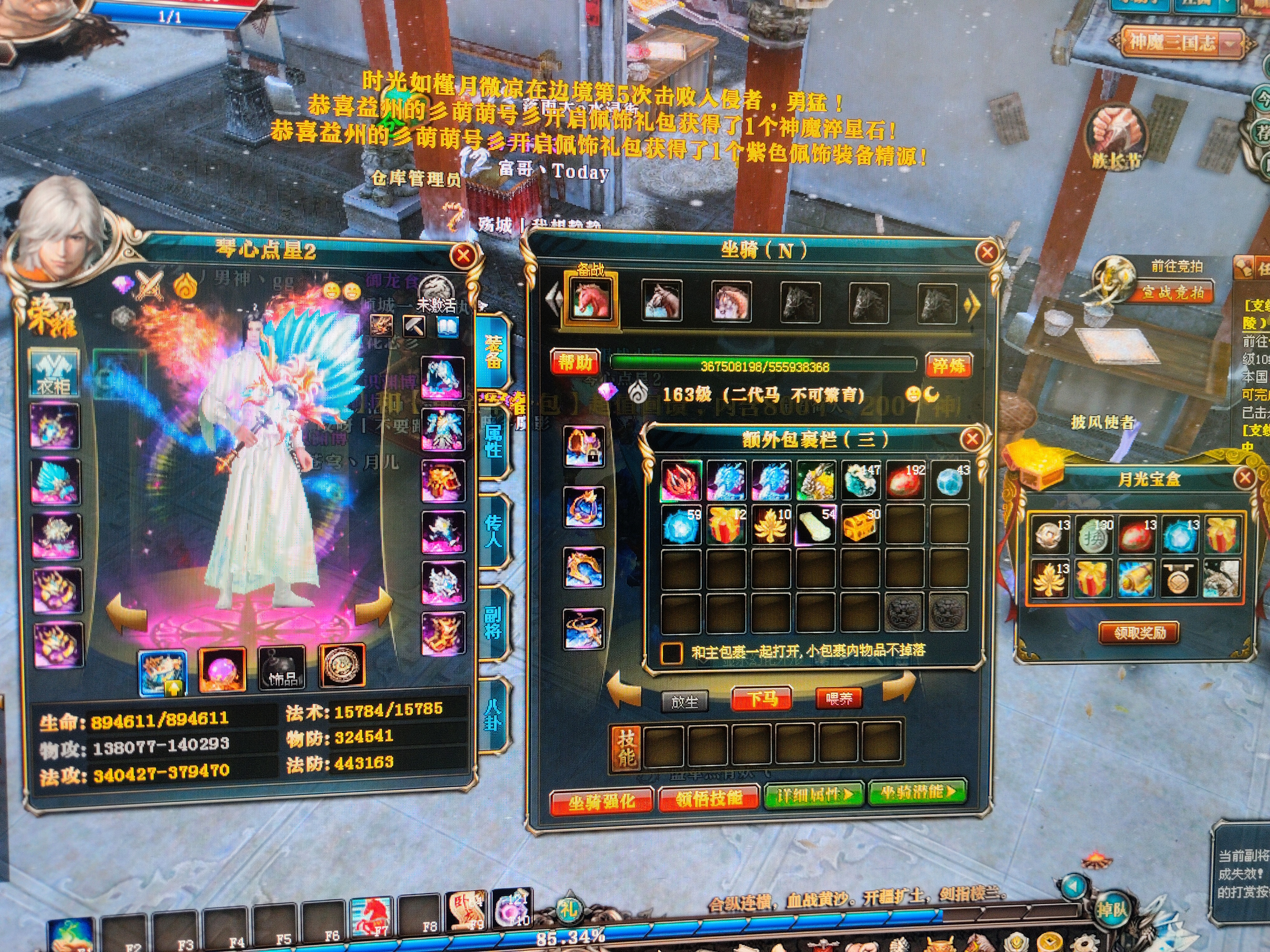Close the character equipment panel
The height and width of the screenshot is (952, 1270).
pos(463,255)
